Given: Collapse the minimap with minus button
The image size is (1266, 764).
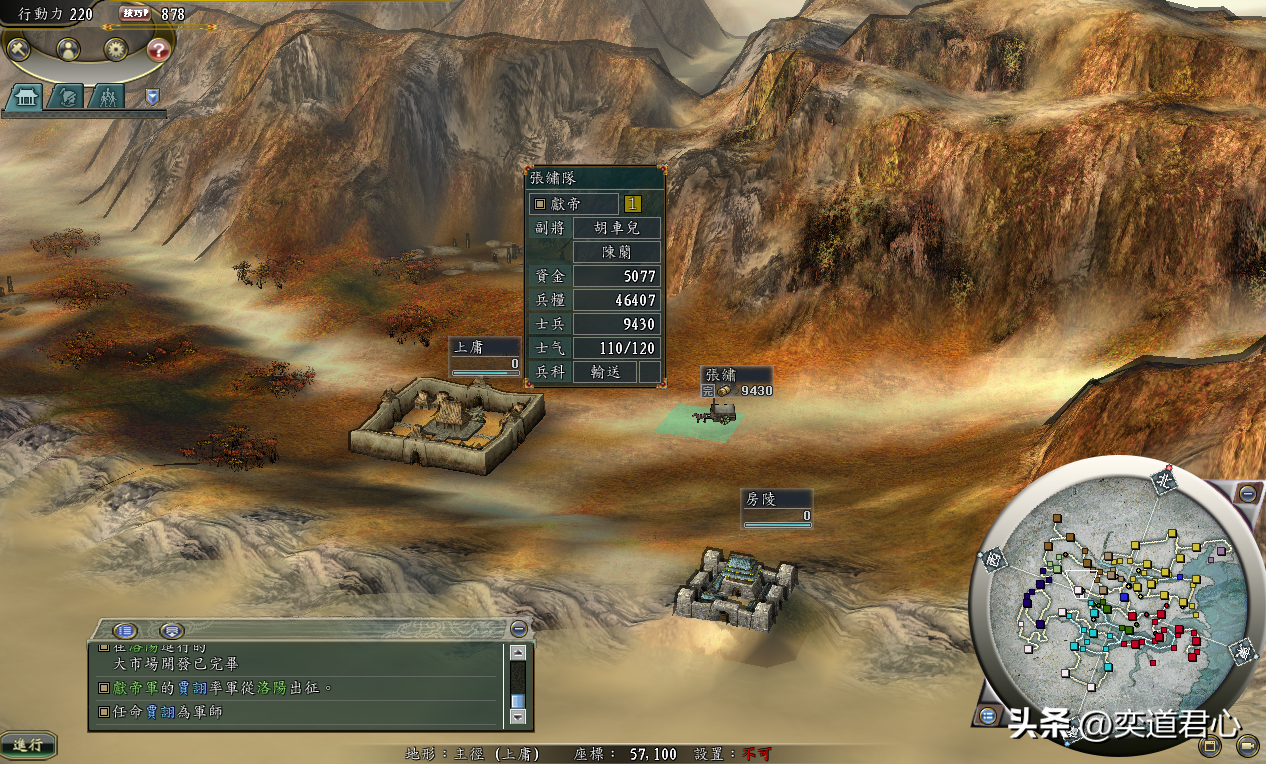Looking at the screenshot, I should (x=1247, y=493).
